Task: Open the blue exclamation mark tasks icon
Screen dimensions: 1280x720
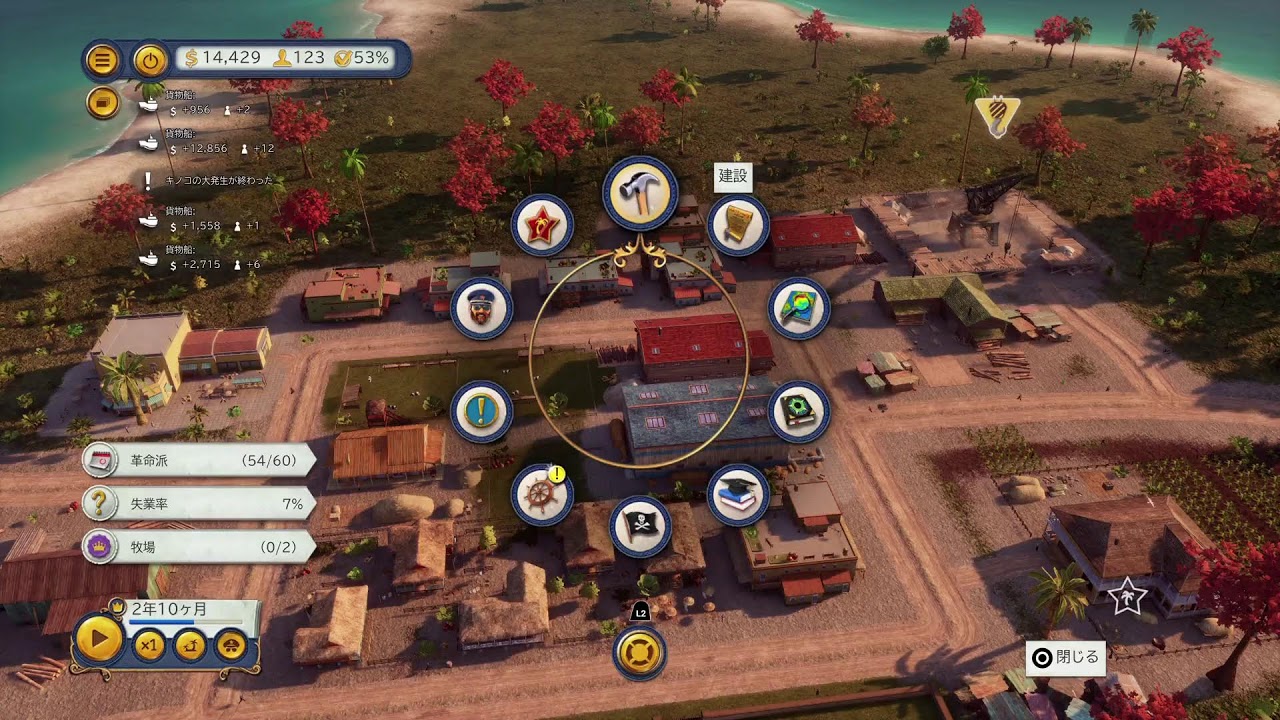Action: click(481, 412)
